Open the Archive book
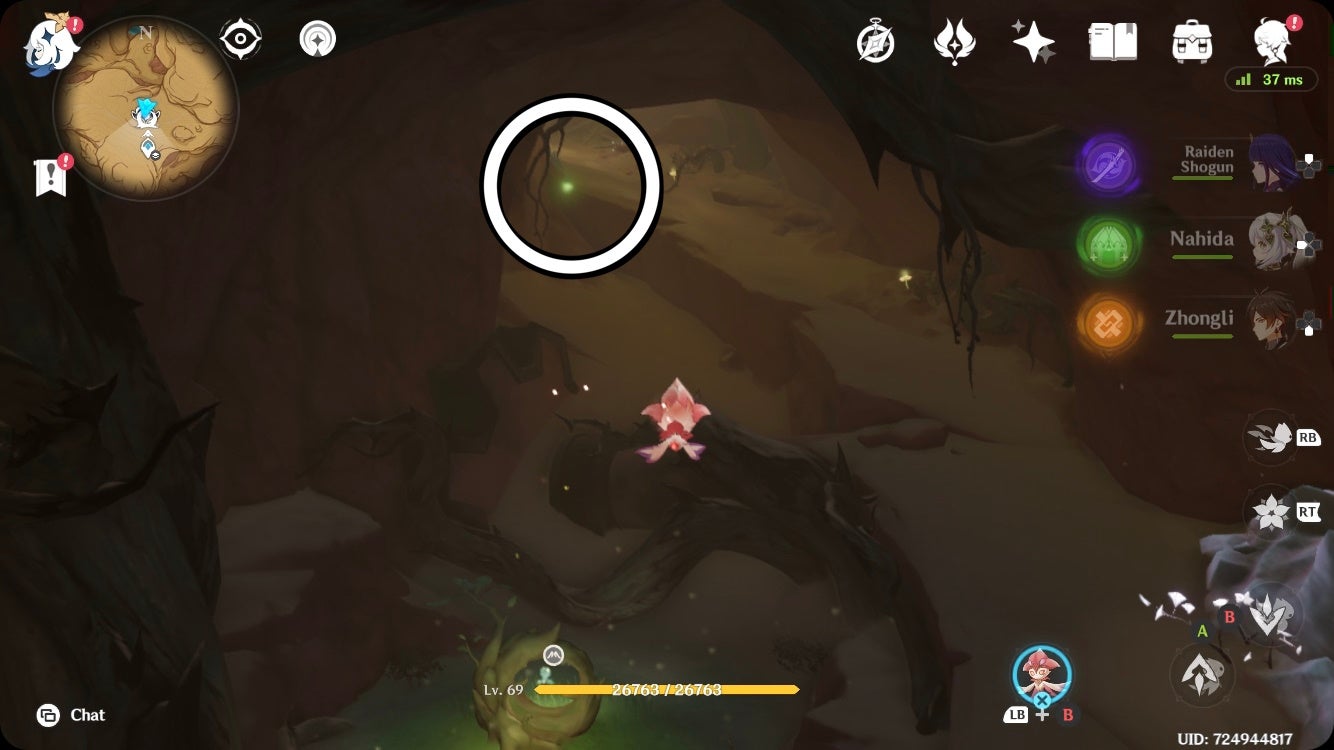Image resolution: width=1334 pixels, height=750 pixels. pyautogui.click(x=1112, y=40)
